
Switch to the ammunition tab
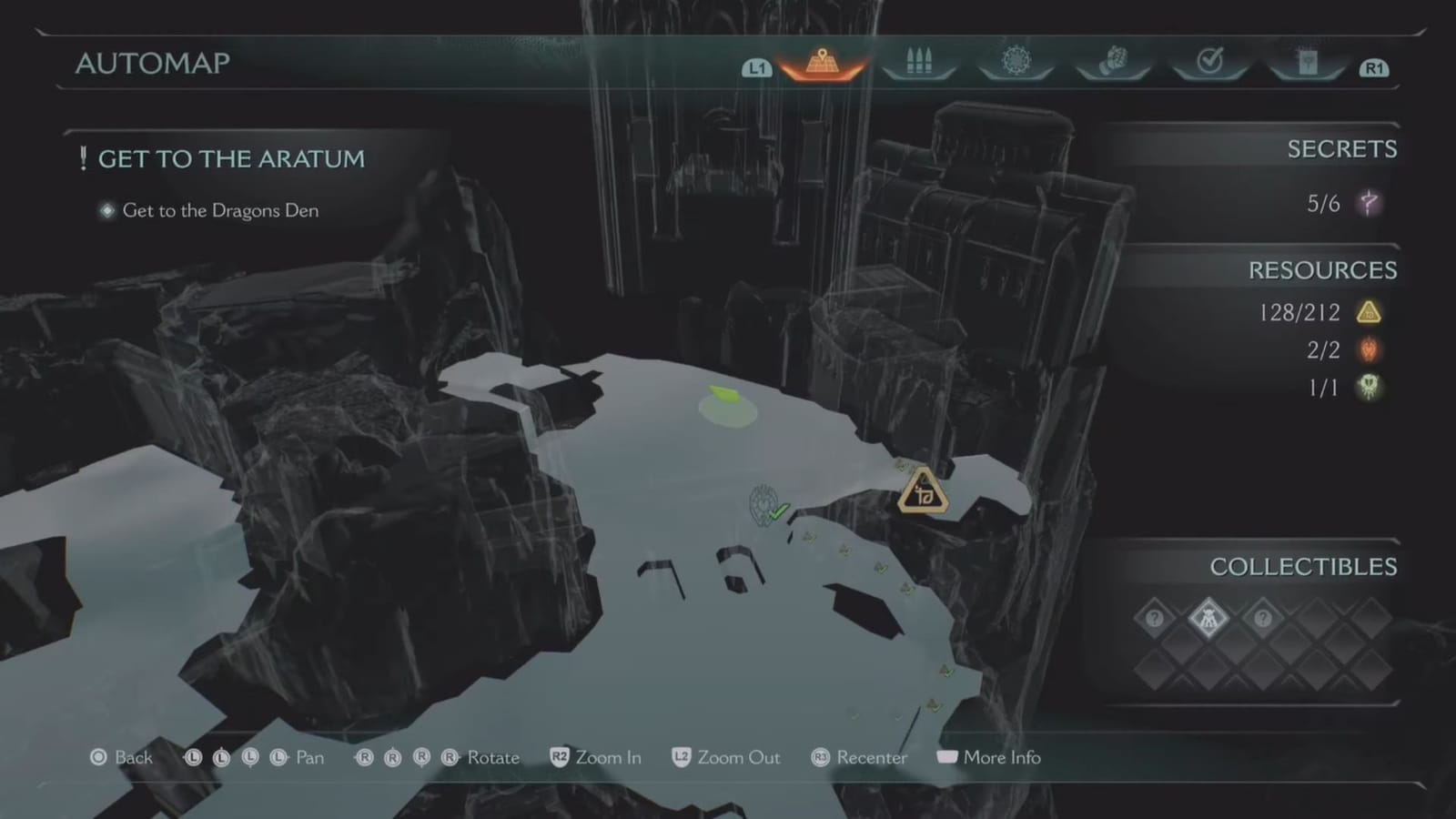point(919,60)
